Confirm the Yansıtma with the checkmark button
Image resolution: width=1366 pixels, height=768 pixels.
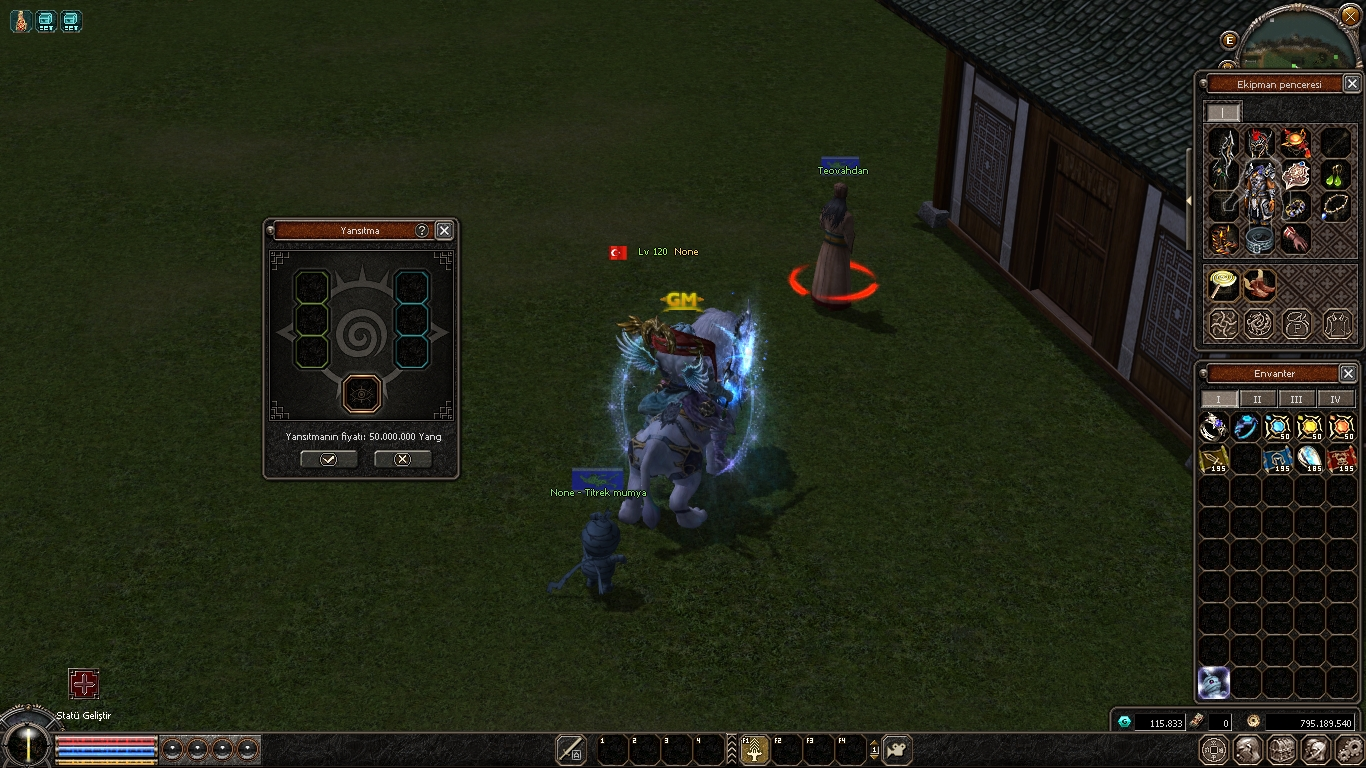(x=327, y=459)
